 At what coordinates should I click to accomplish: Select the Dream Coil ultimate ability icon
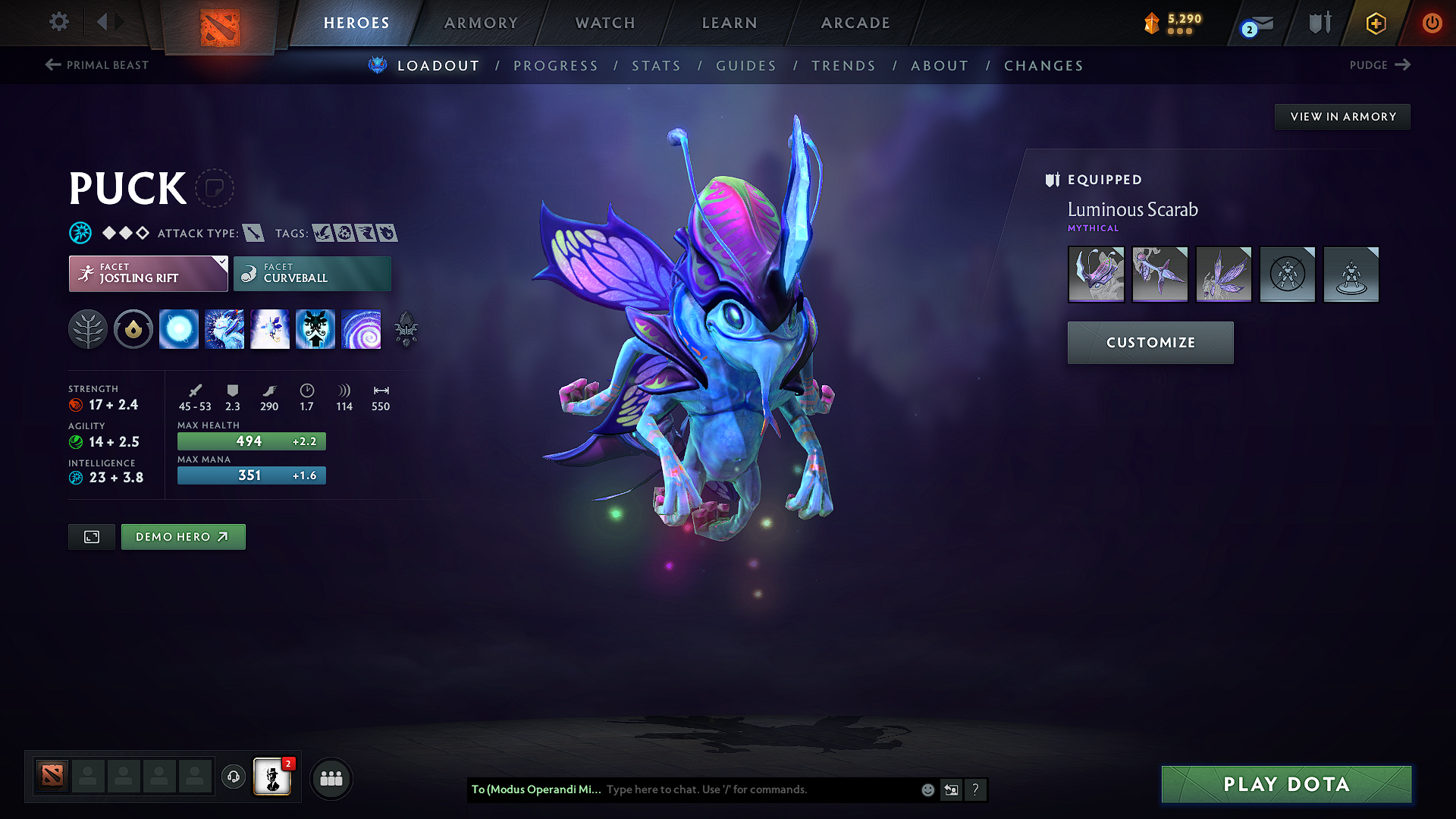(x=362, y=329)
